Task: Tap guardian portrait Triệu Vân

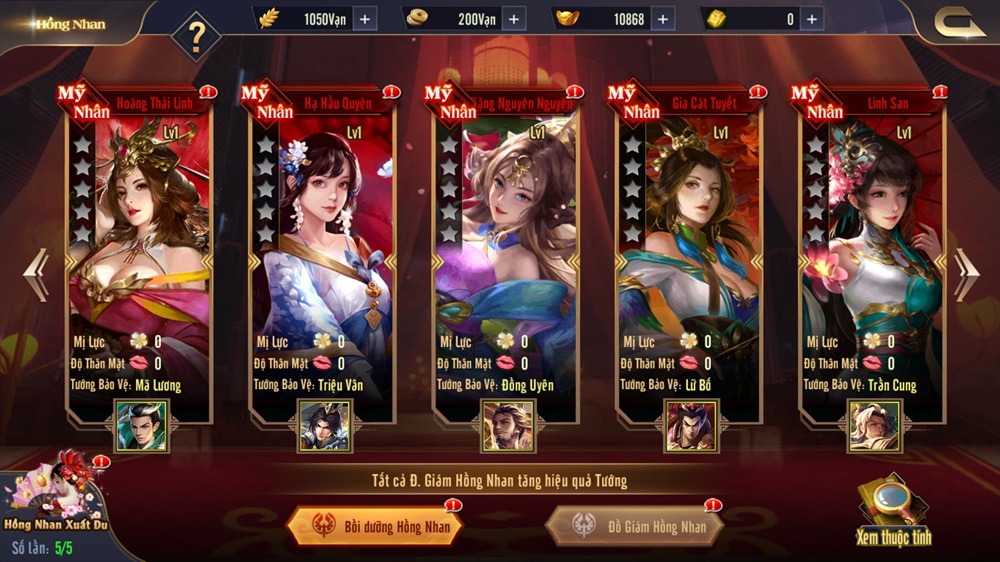Action: [325, 426]
